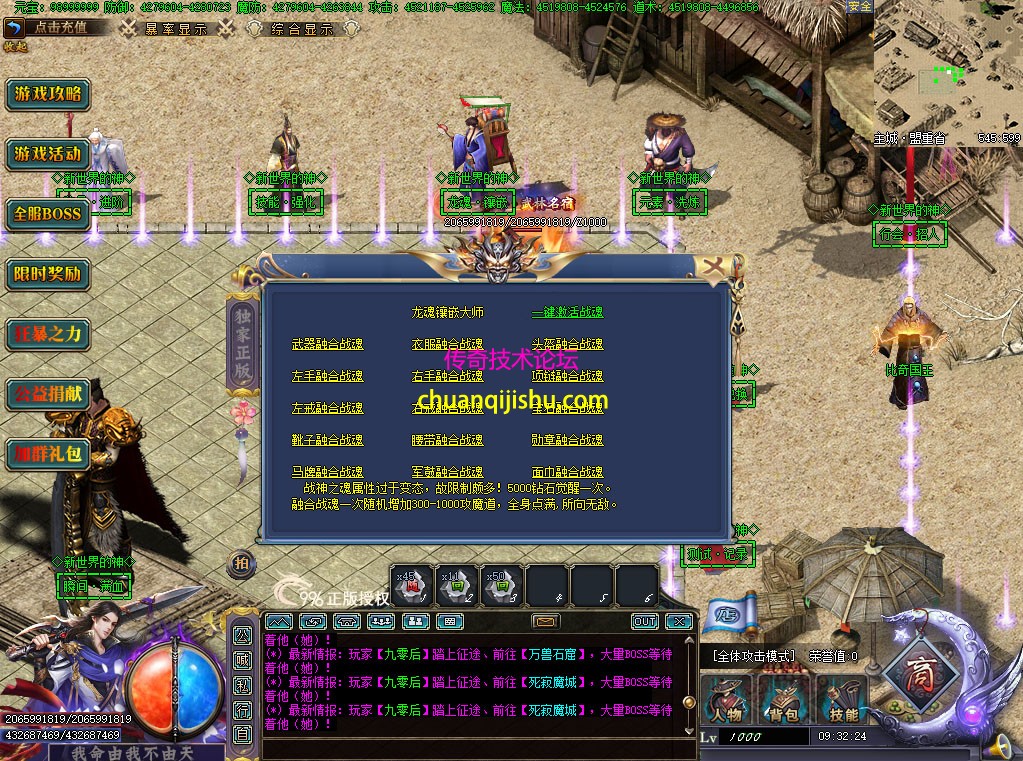The width and height of the screenshot is (1023, 761).
Task: Use the red potion in hotbar slot 1
Action: click(411, 586)
